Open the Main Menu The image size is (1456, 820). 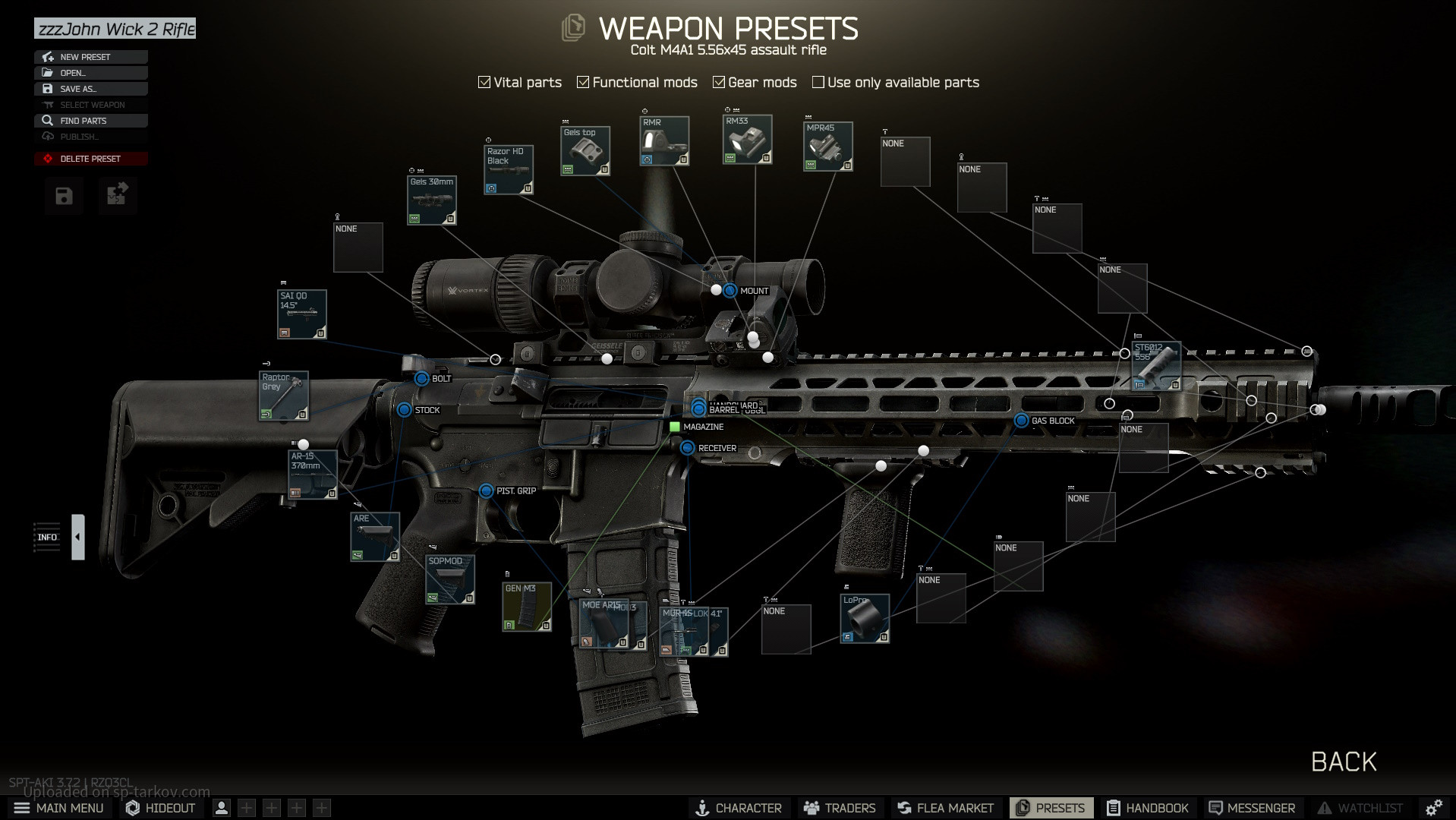click(59, 808)
